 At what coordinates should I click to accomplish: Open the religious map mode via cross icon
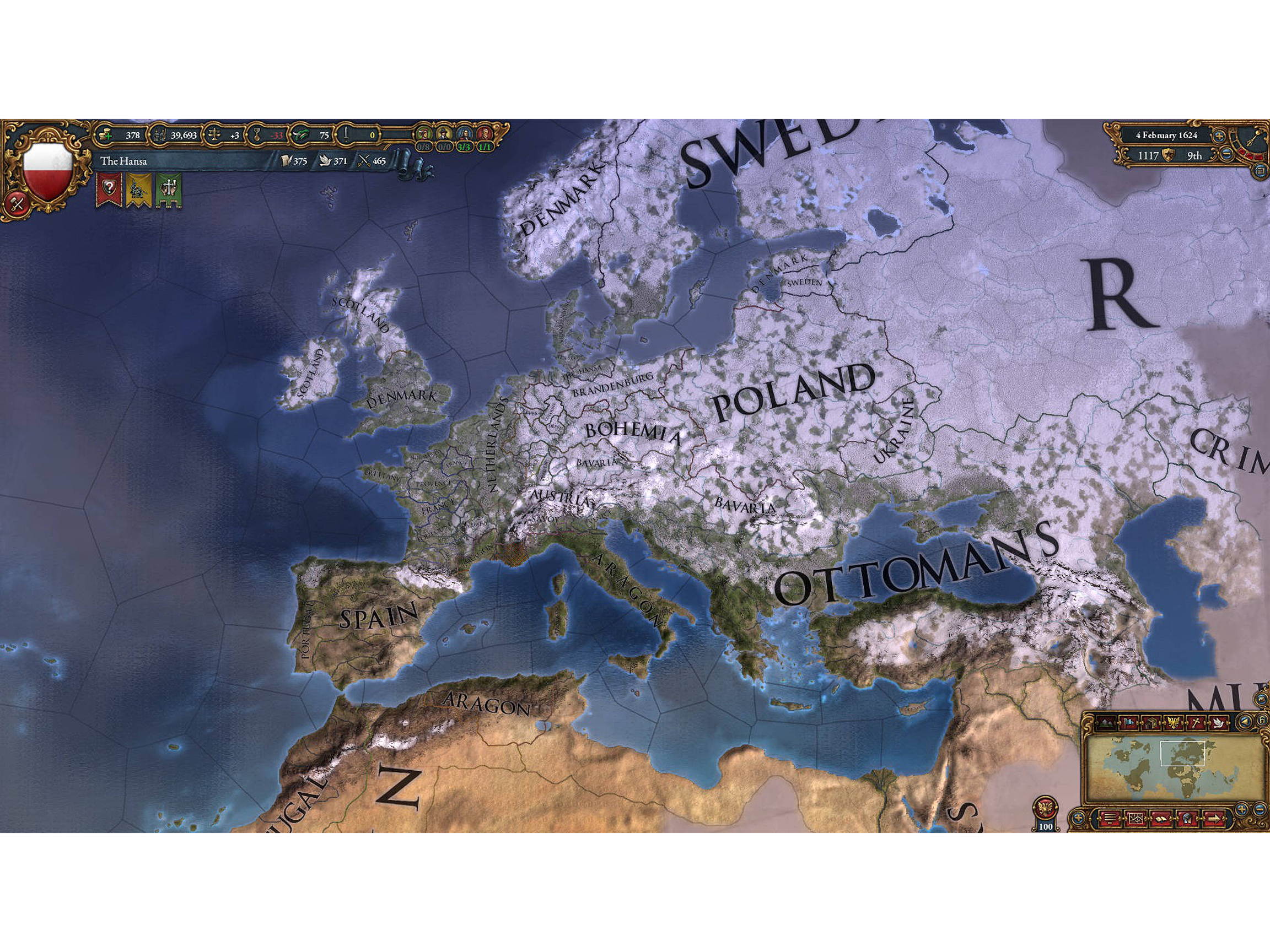(1197, 722)
